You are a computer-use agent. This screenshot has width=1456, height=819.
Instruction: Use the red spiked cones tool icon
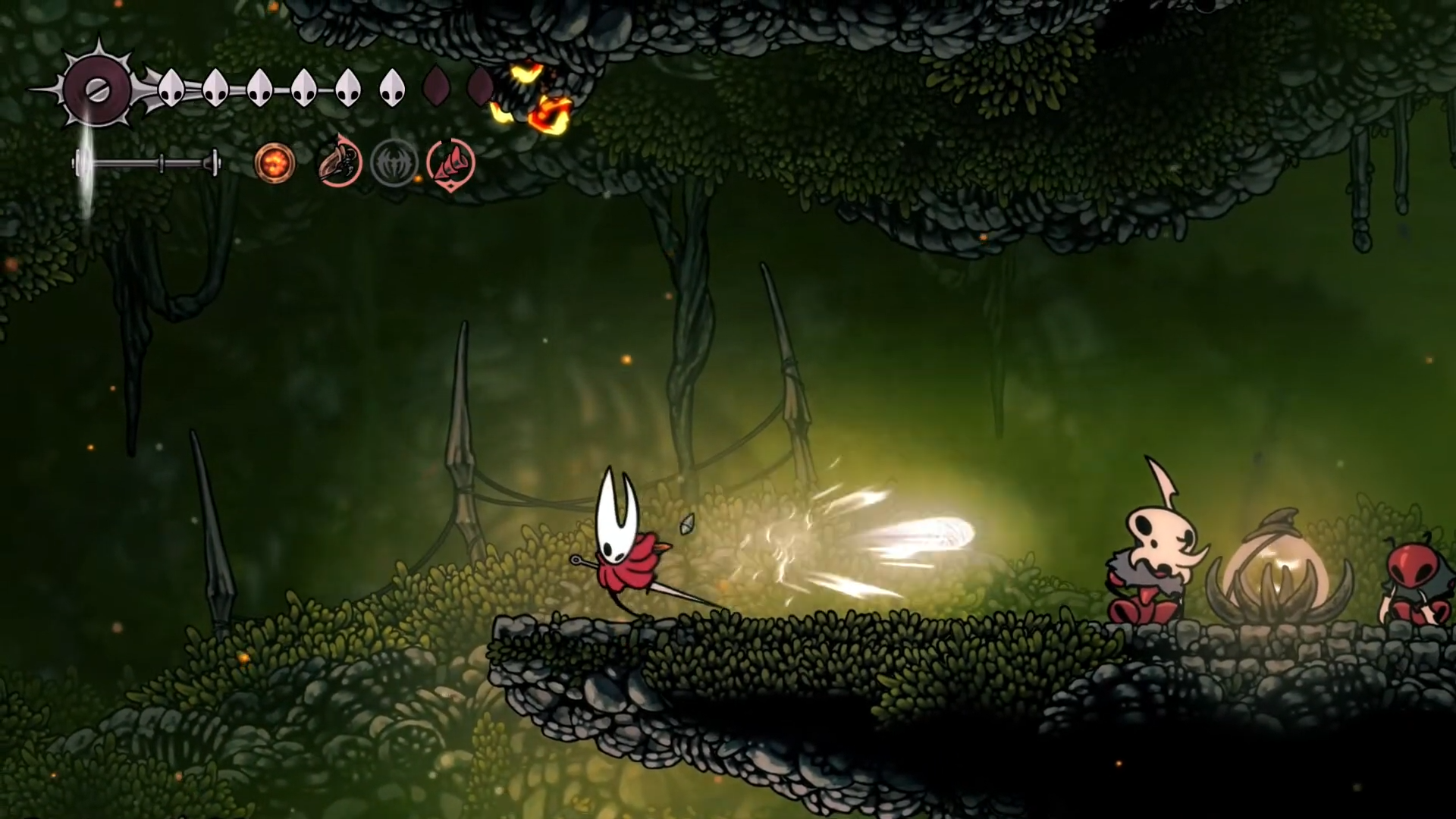point(451,163)
